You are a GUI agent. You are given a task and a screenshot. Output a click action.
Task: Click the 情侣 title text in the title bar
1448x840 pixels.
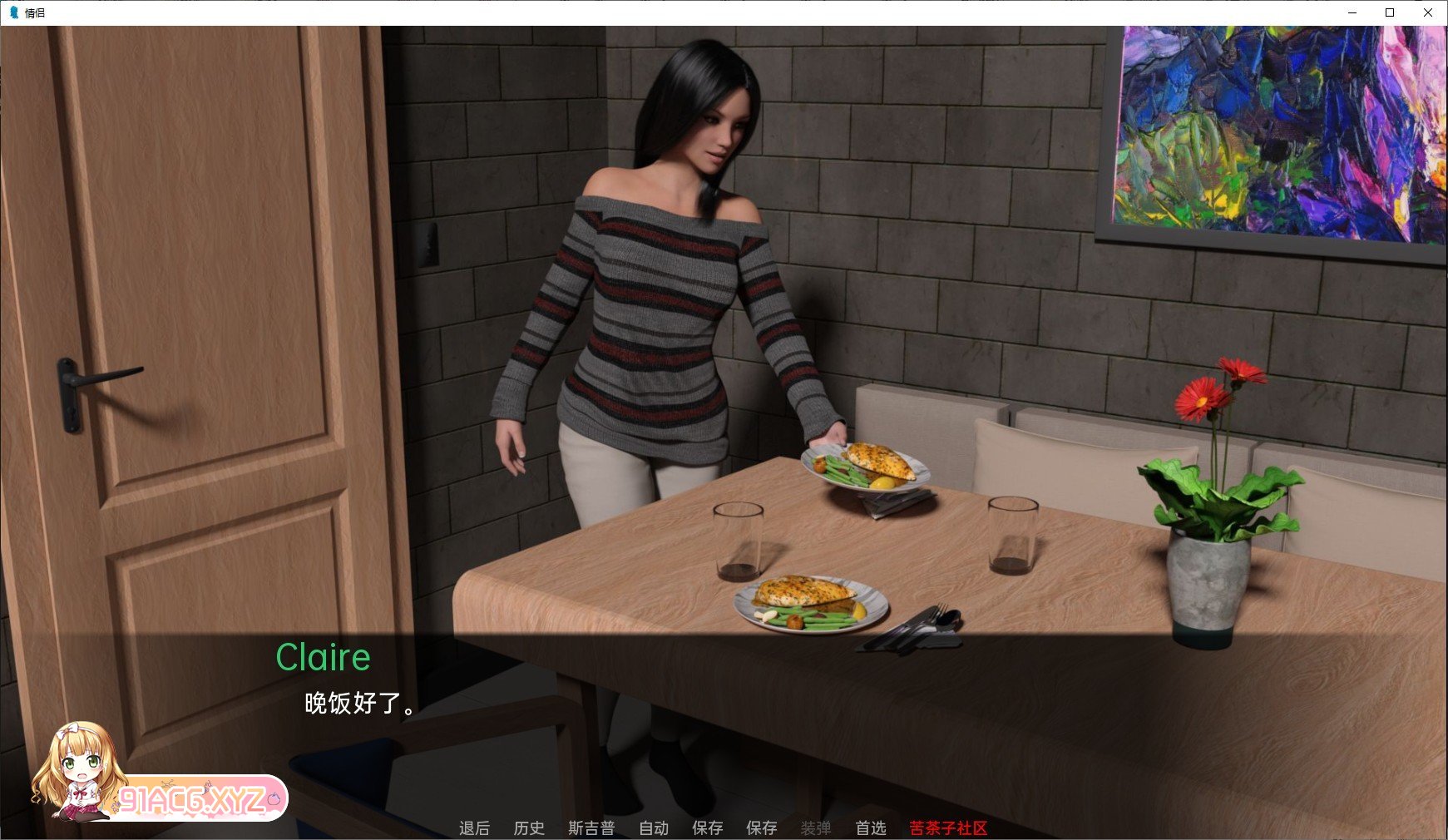(34, 12)
